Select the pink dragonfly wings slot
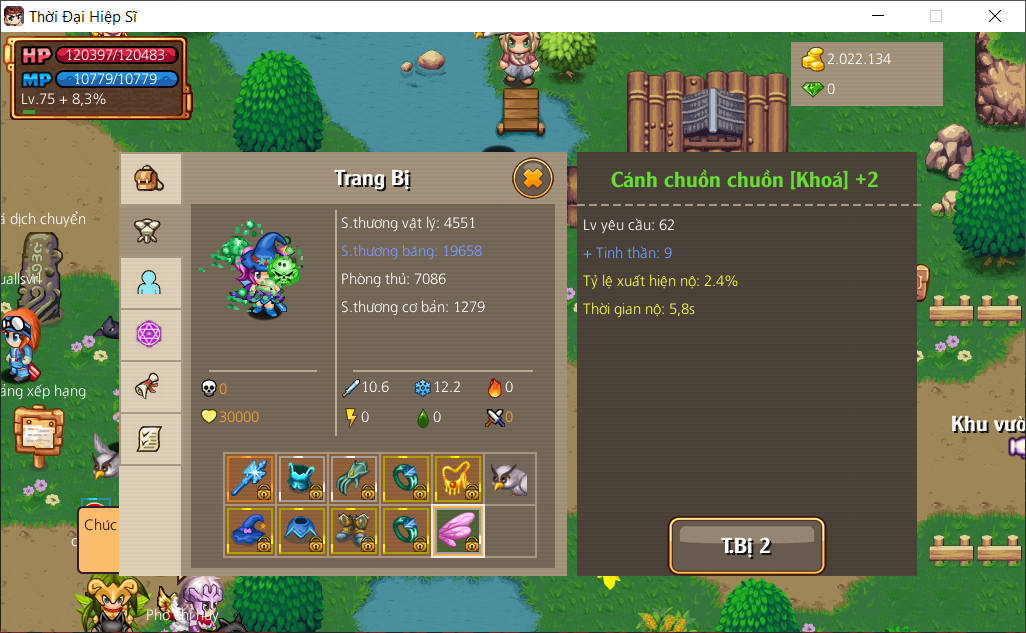The width and height of the screenshot is (1026, 633). click(458, 531)
